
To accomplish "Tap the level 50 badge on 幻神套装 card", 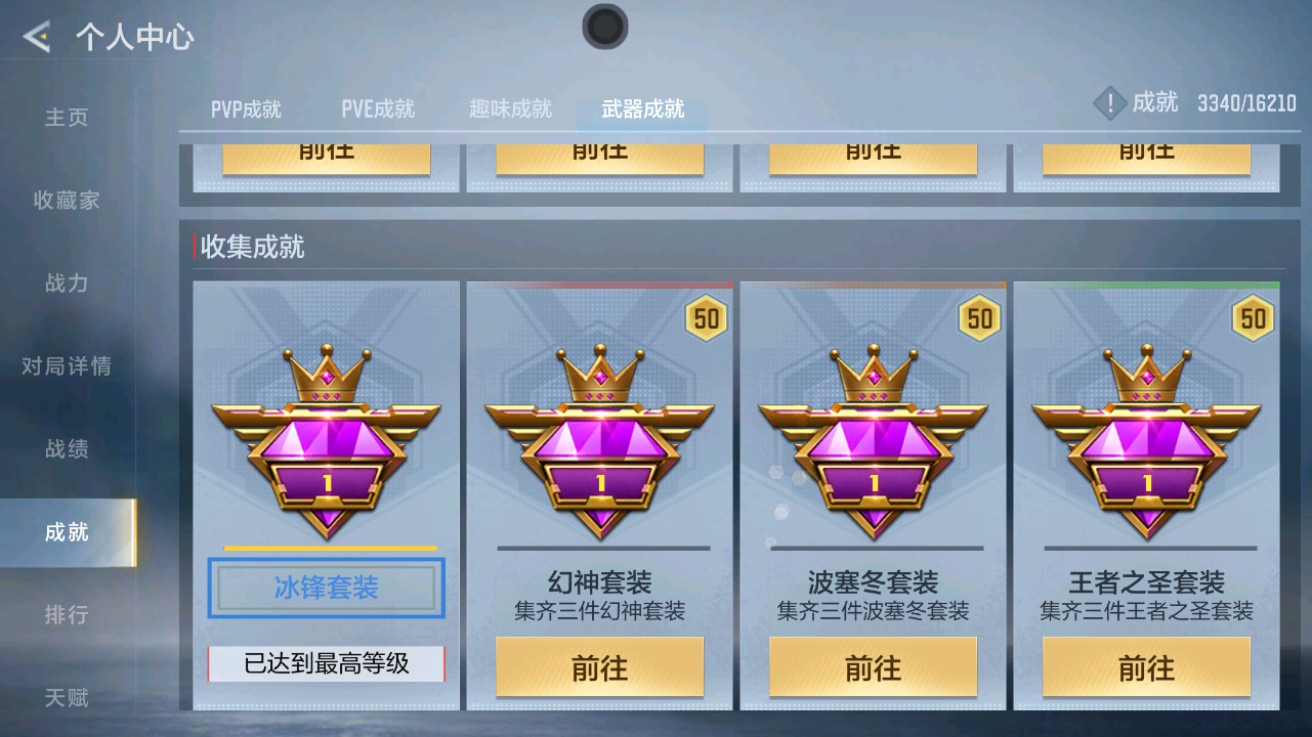I will tap(708, 318).
